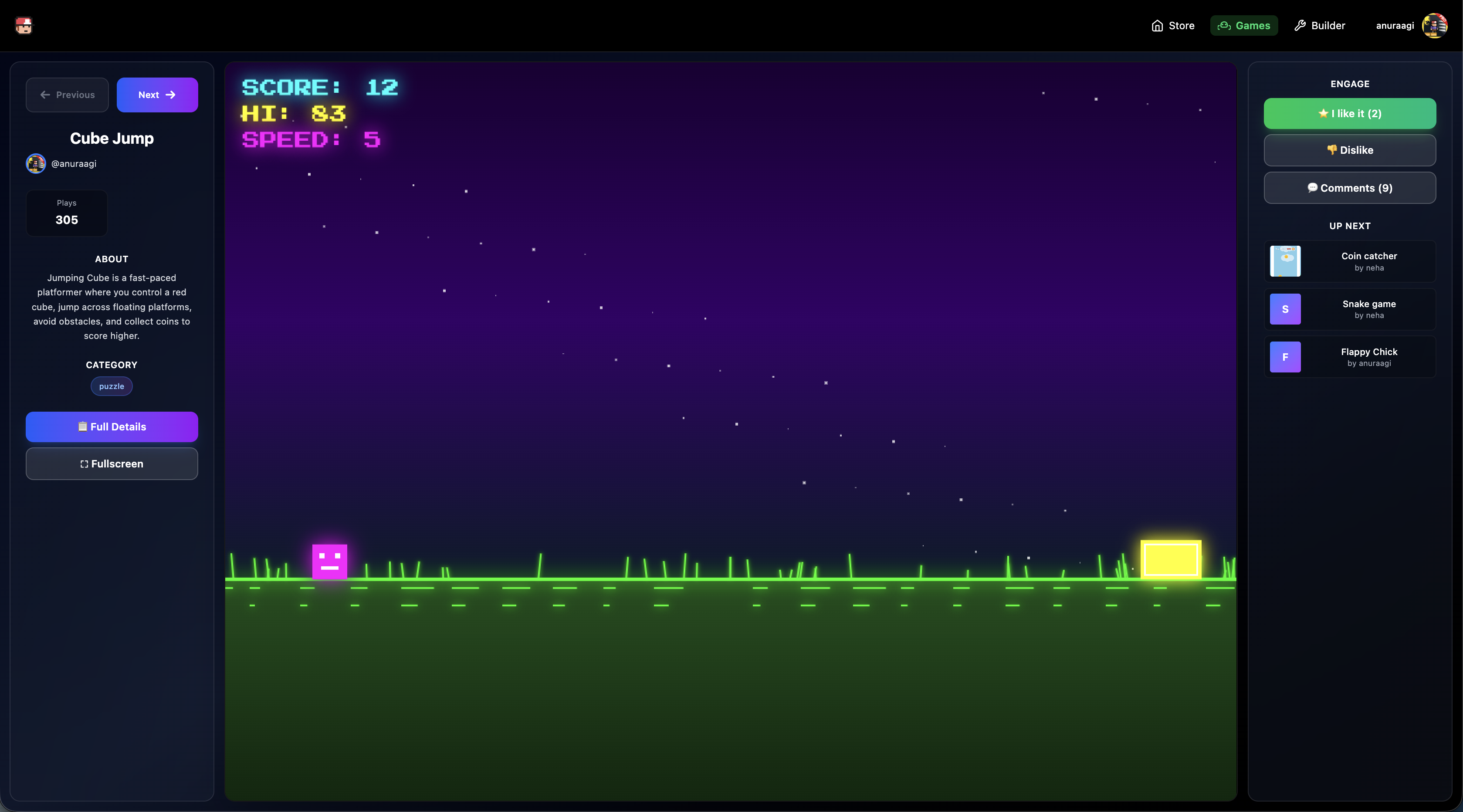1463x812 pixels.
Task: Play Snake game from Up Next
Action: pyautogui.click(x=1350, y=309)
